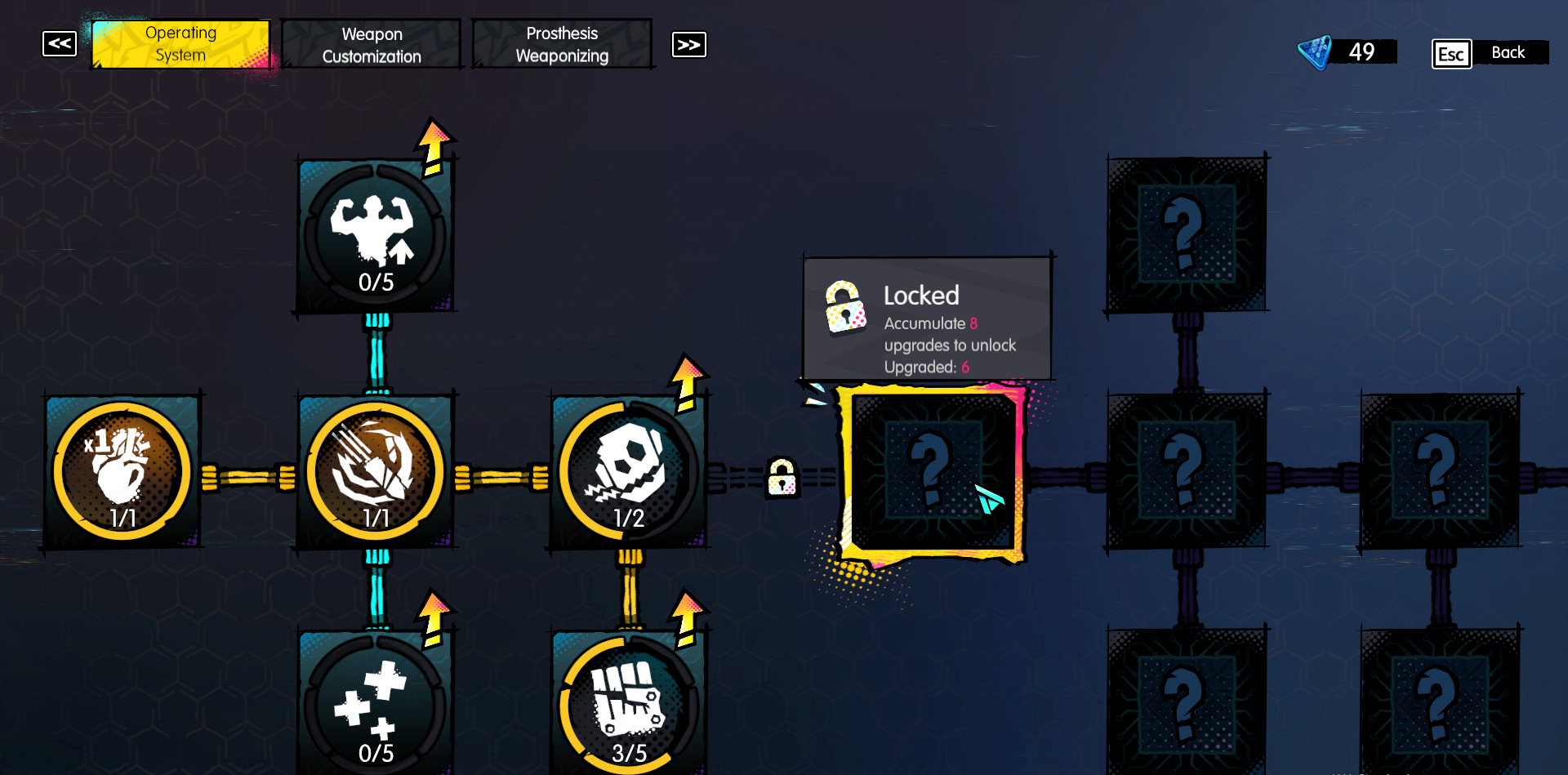Image resolution: width=1568 pixels, height=775 pixels.
Task: Switch to the Weapon Customization tab
Action: click(372, 44)
